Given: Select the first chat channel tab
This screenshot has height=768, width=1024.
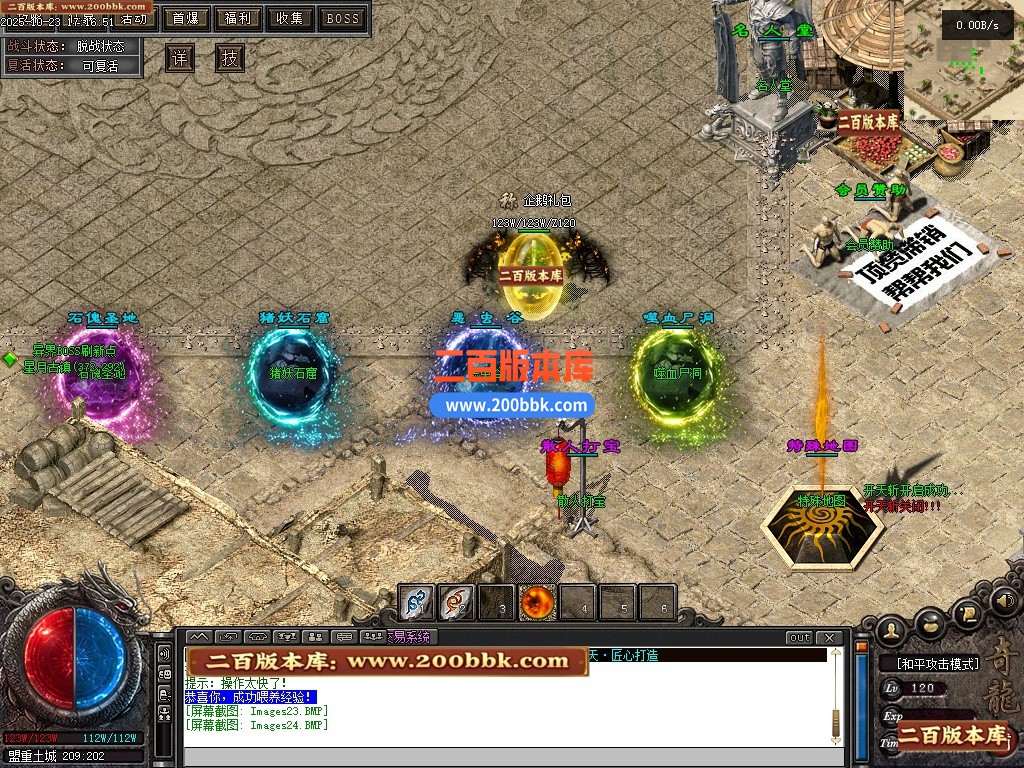Looking at the screenshot, I should coord(198,637).
